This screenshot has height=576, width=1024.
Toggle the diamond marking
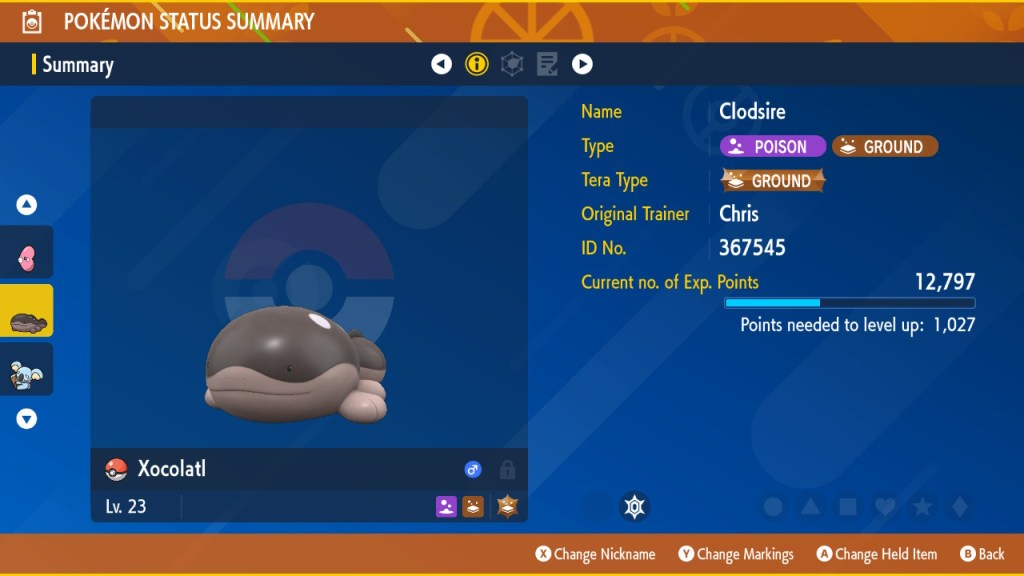(958, 507)
